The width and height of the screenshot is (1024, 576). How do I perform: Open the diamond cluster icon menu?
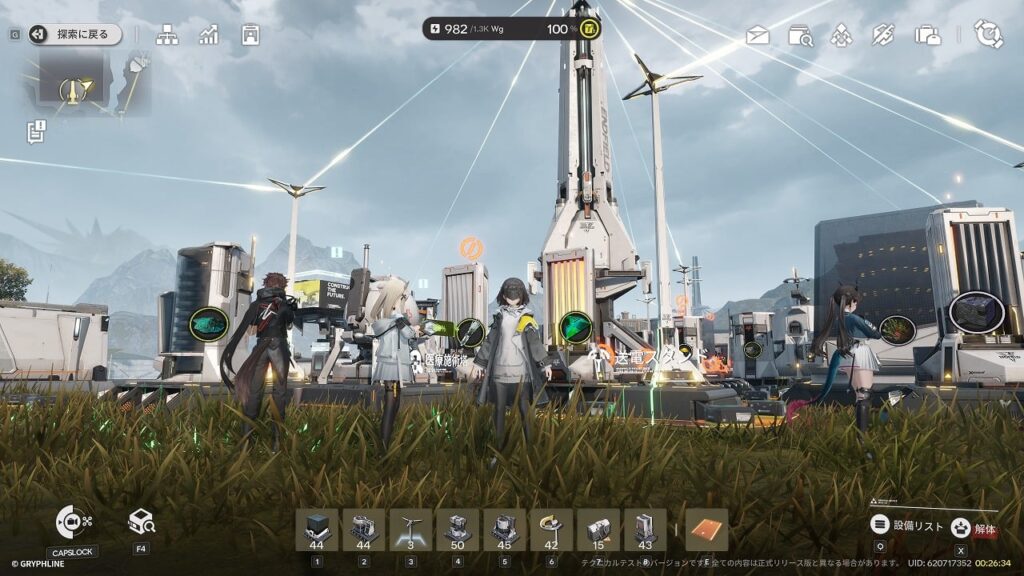point(842,36)
